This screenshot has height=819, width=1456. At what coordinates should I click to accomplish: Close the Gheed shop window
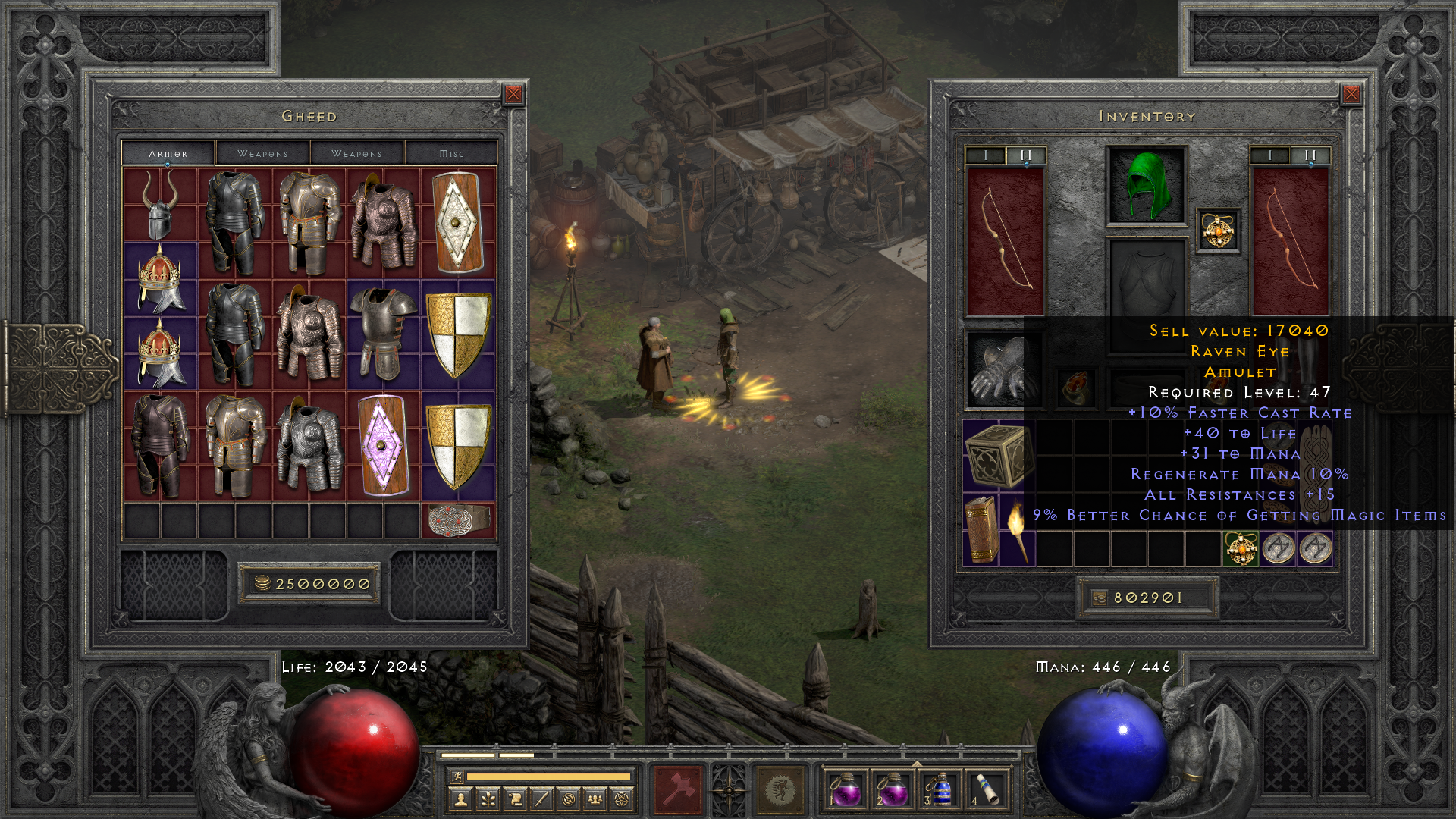coord(513,94)
